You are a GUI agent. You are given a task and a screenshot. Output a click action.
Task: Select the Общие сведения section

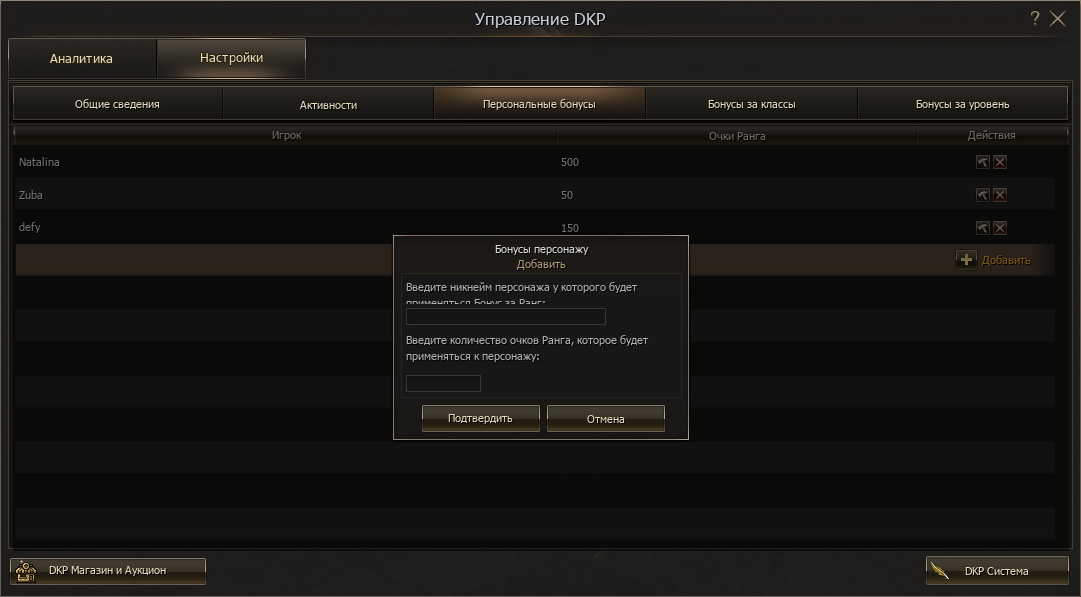[117, 104]
